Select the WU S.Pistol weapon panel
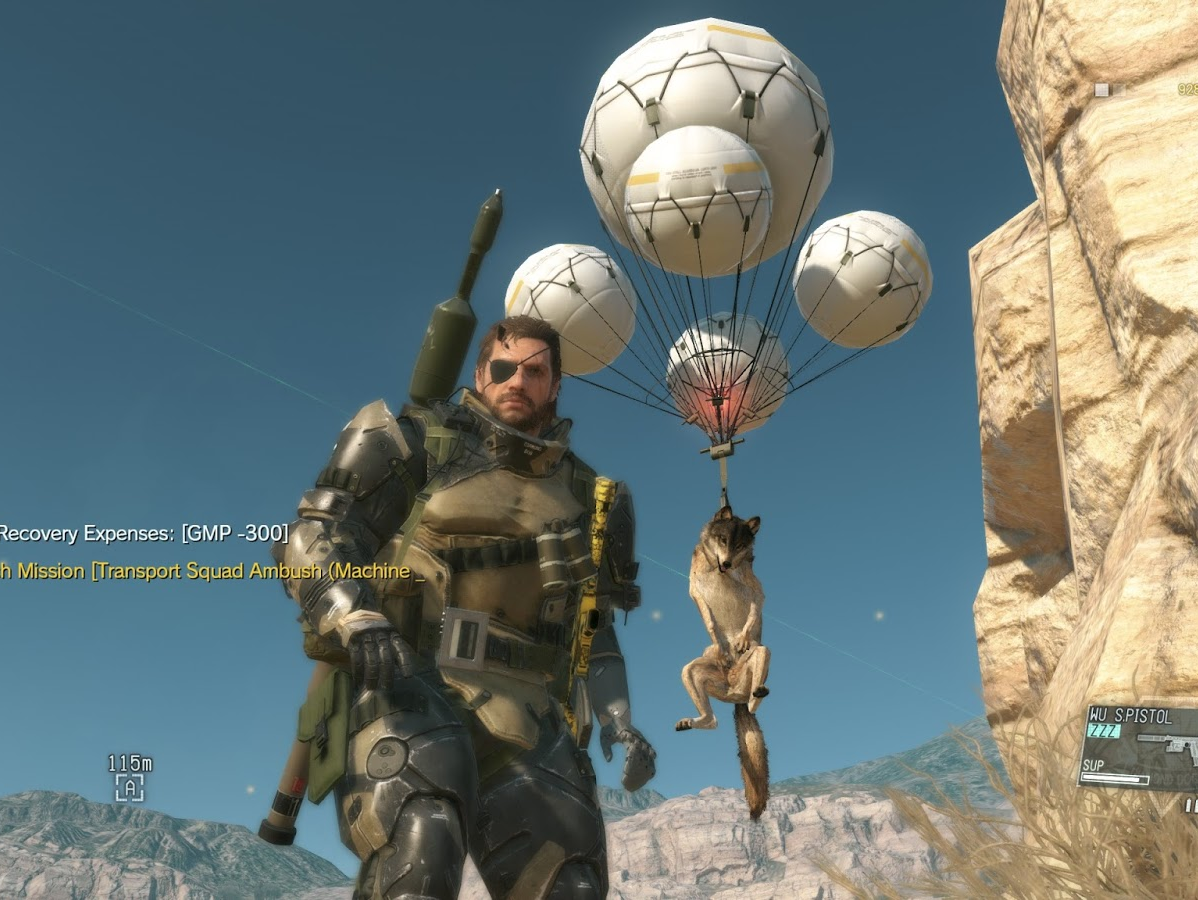The width and height of the screenshot is (1198, 900). pos(1140,747)
